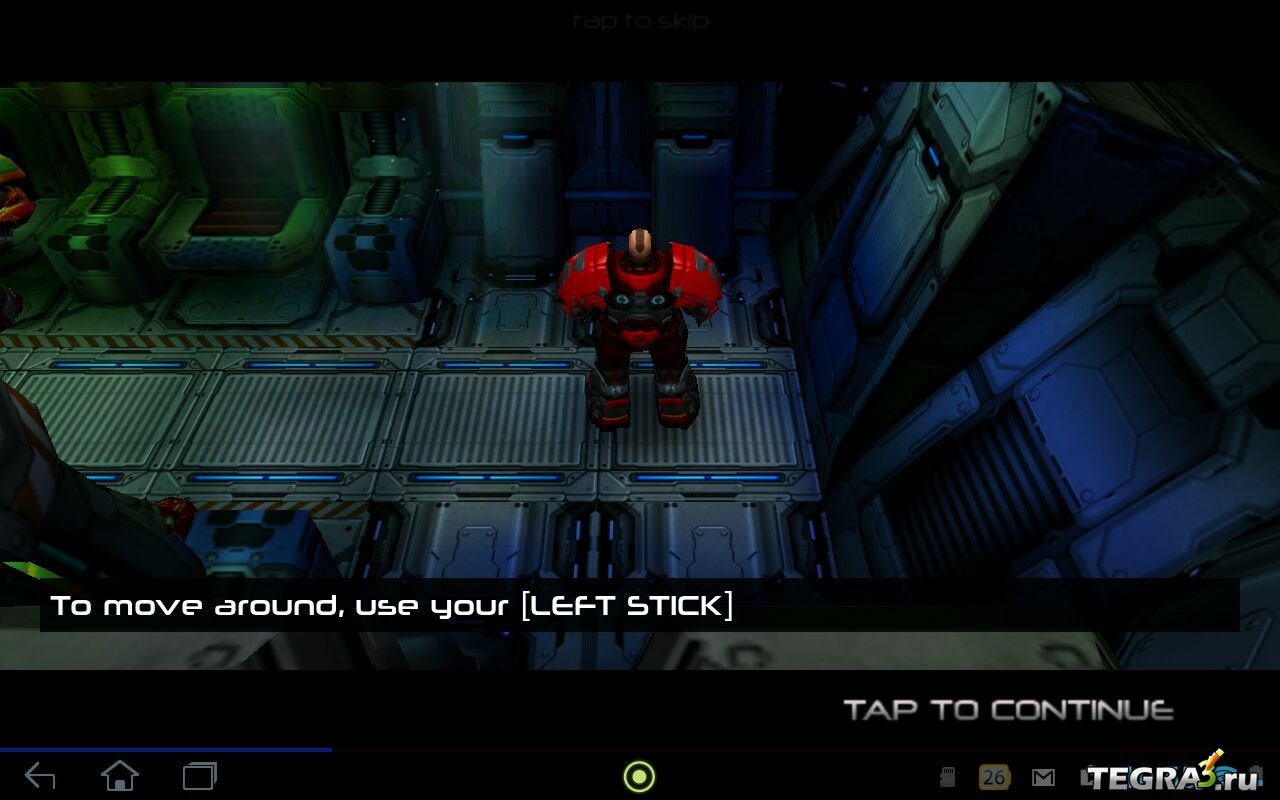Open the mail notification envelope
This screenshot has height=800, width=1280.
(1043, 777)
